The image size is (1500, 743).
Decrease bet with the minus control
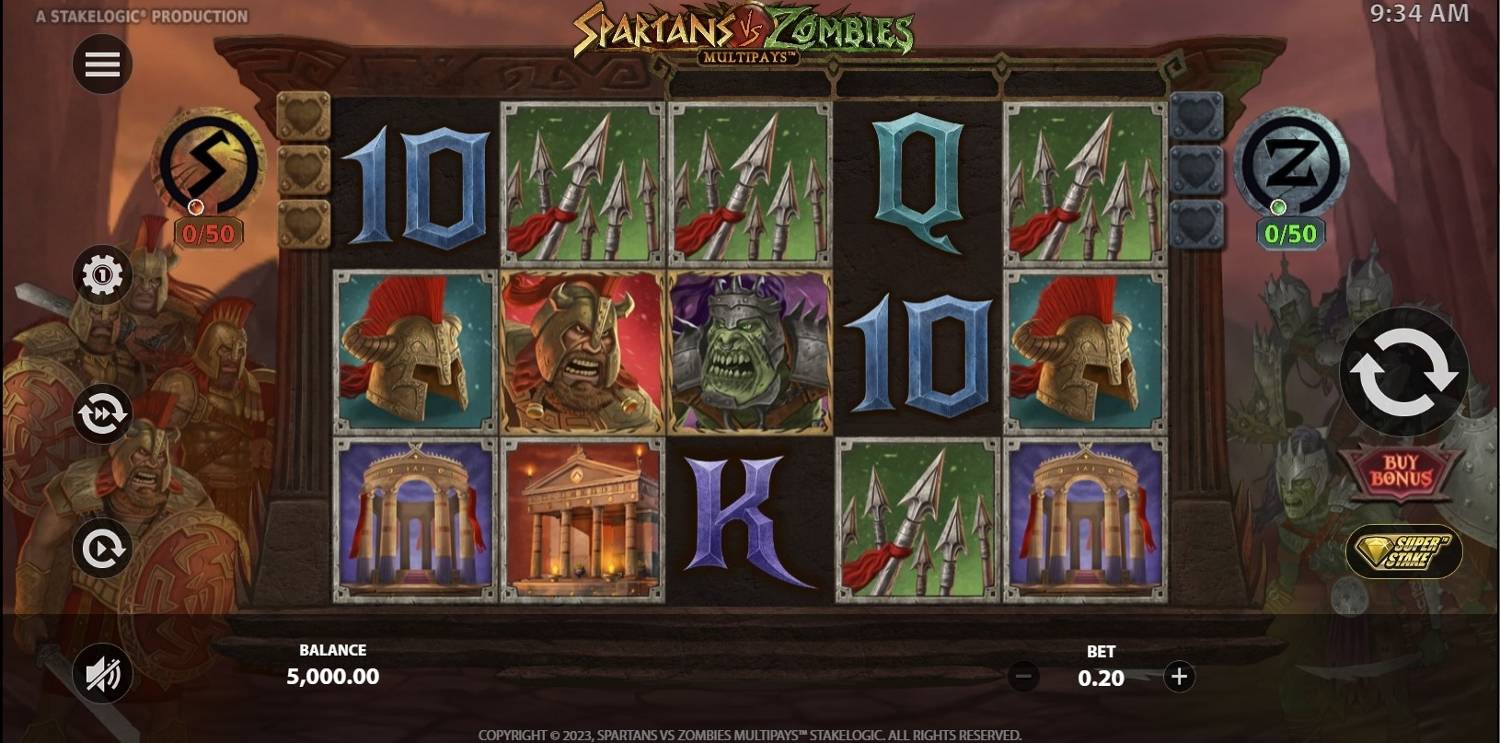(x=1022, y=676)
